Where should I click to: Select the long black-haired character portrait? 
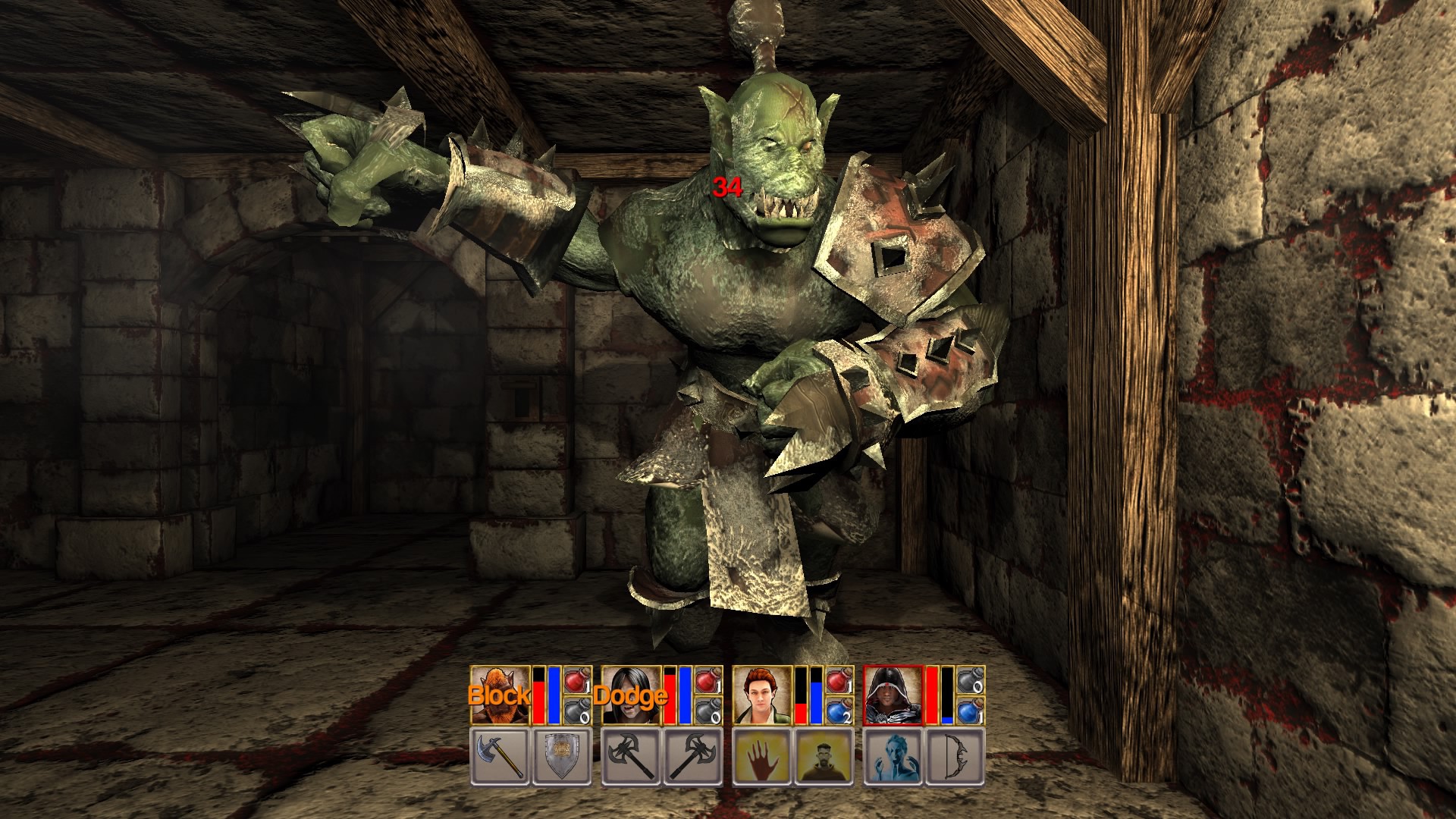[x=631, y=695]
